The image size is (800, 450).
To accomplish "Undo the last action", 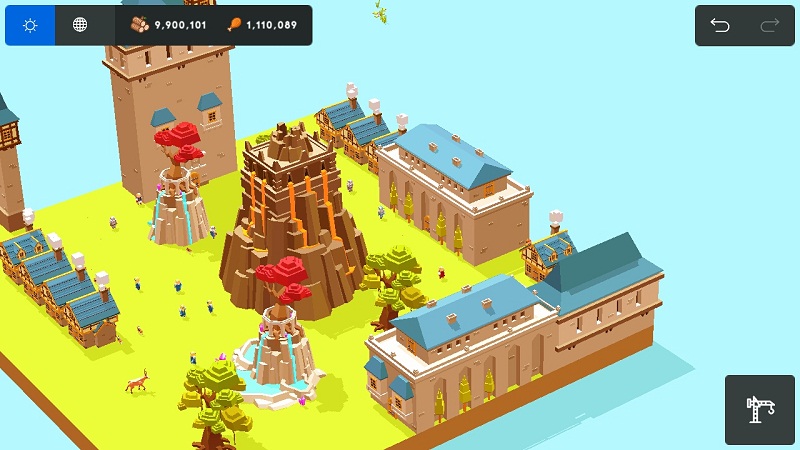I will click(x=720, y=26).
